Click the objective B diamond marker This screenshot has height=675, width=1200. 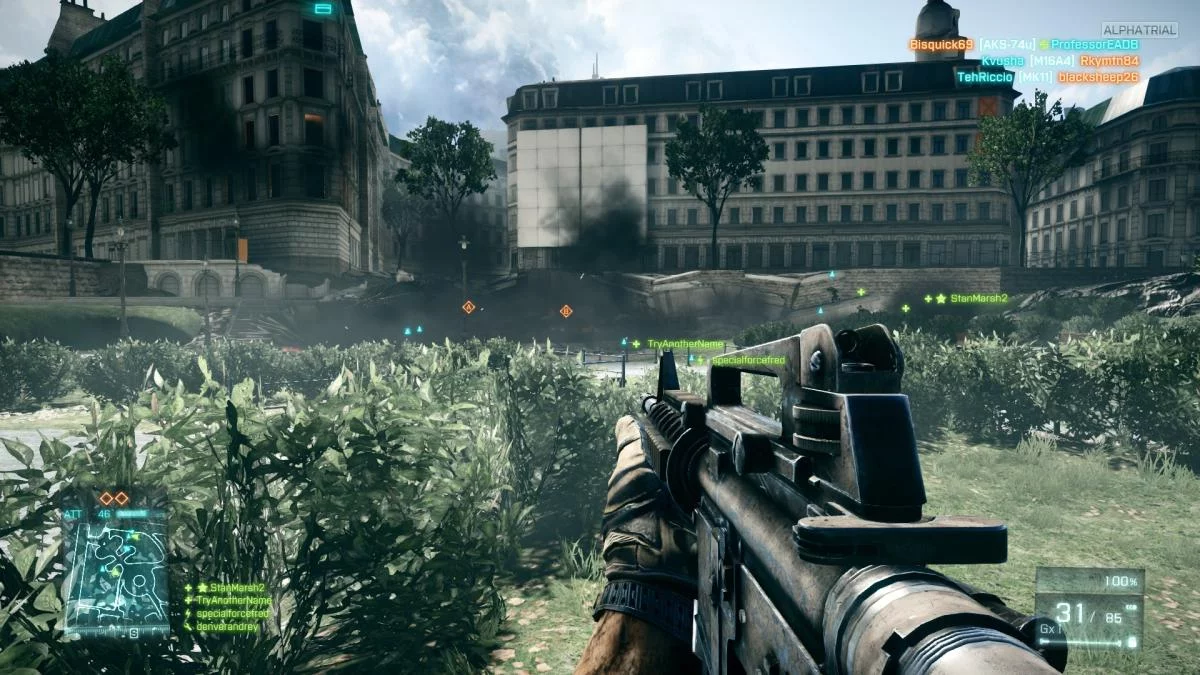pos(566,311)
